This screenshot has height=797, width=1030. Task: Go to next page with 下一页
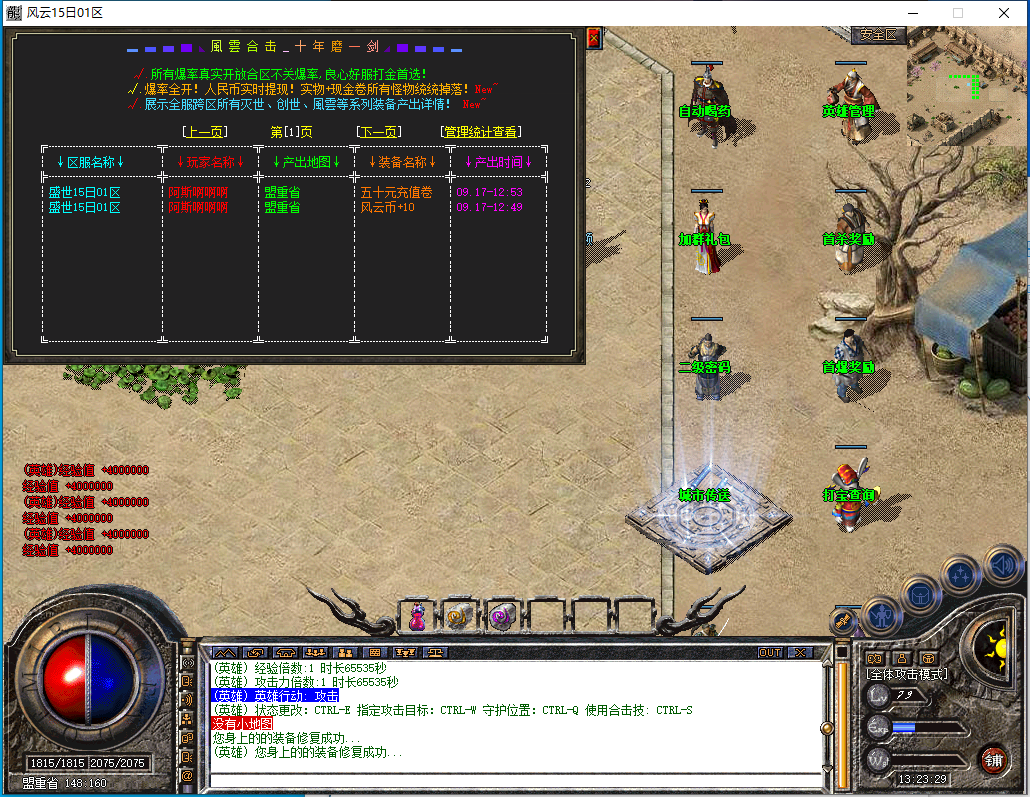[x=379, y=132]
